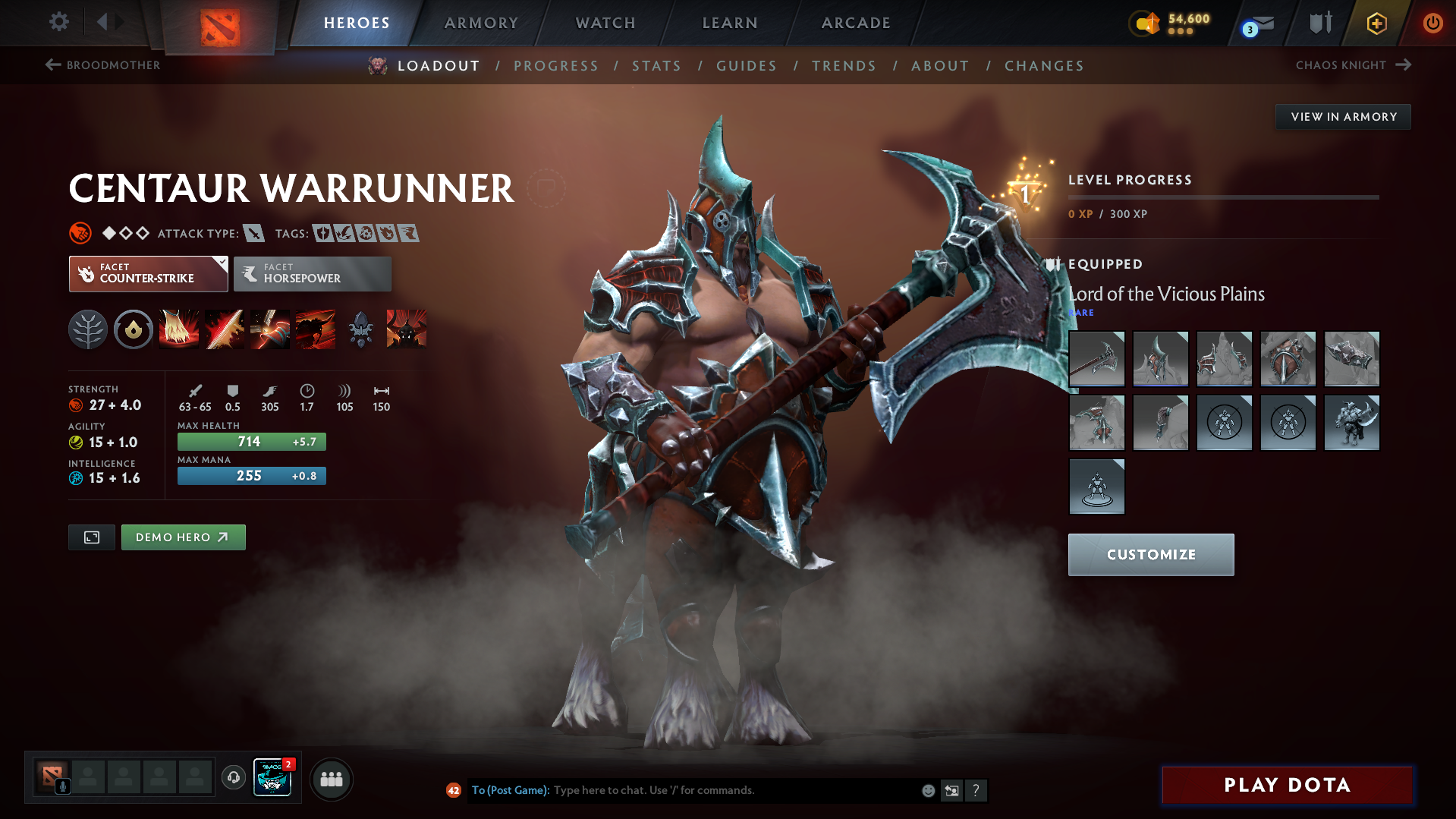
Task: Select the Durable shield tag icon
Action: coord(322,233)
